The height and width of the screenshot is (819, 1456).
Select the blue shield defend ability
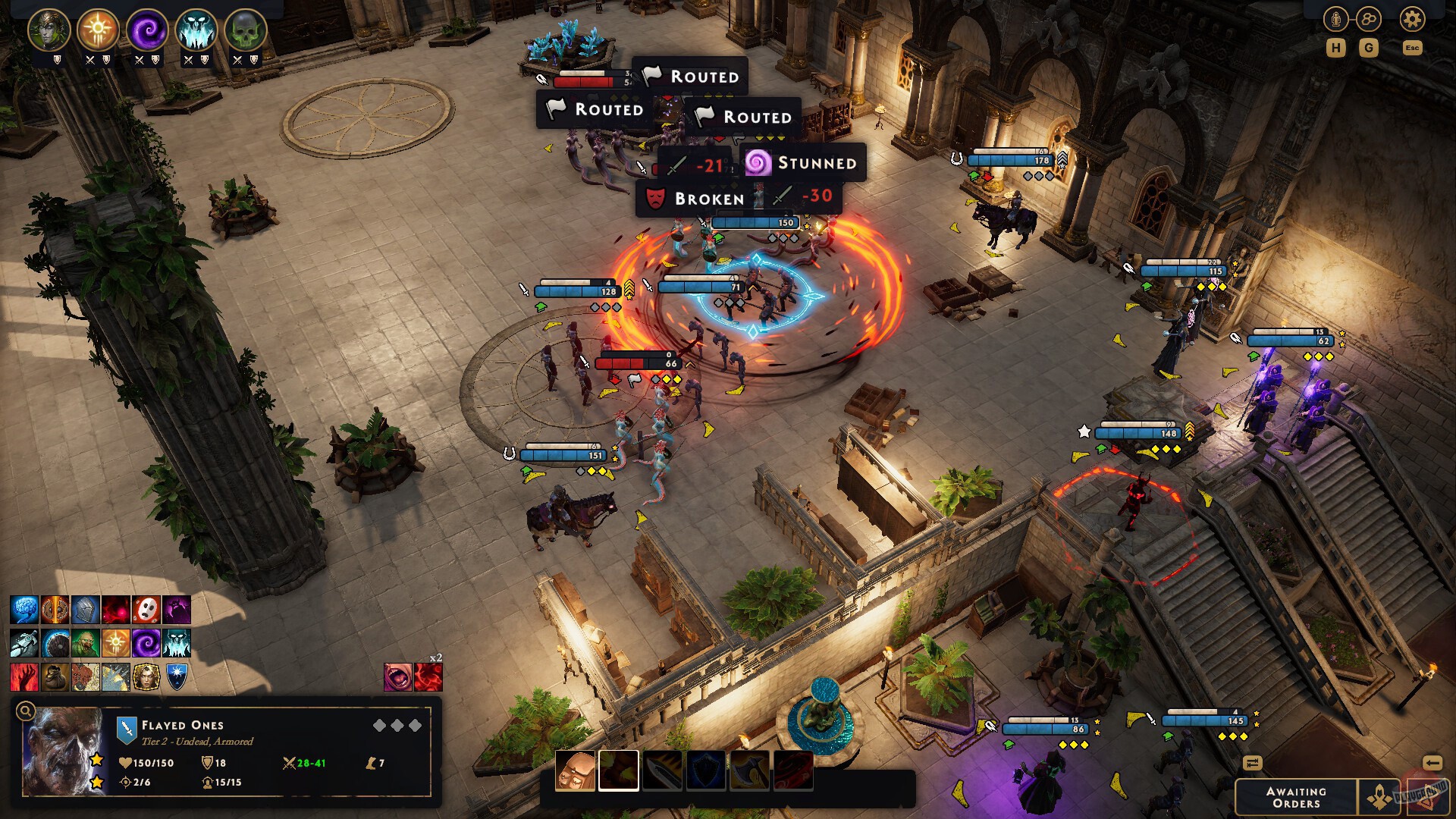coord(707,767)
